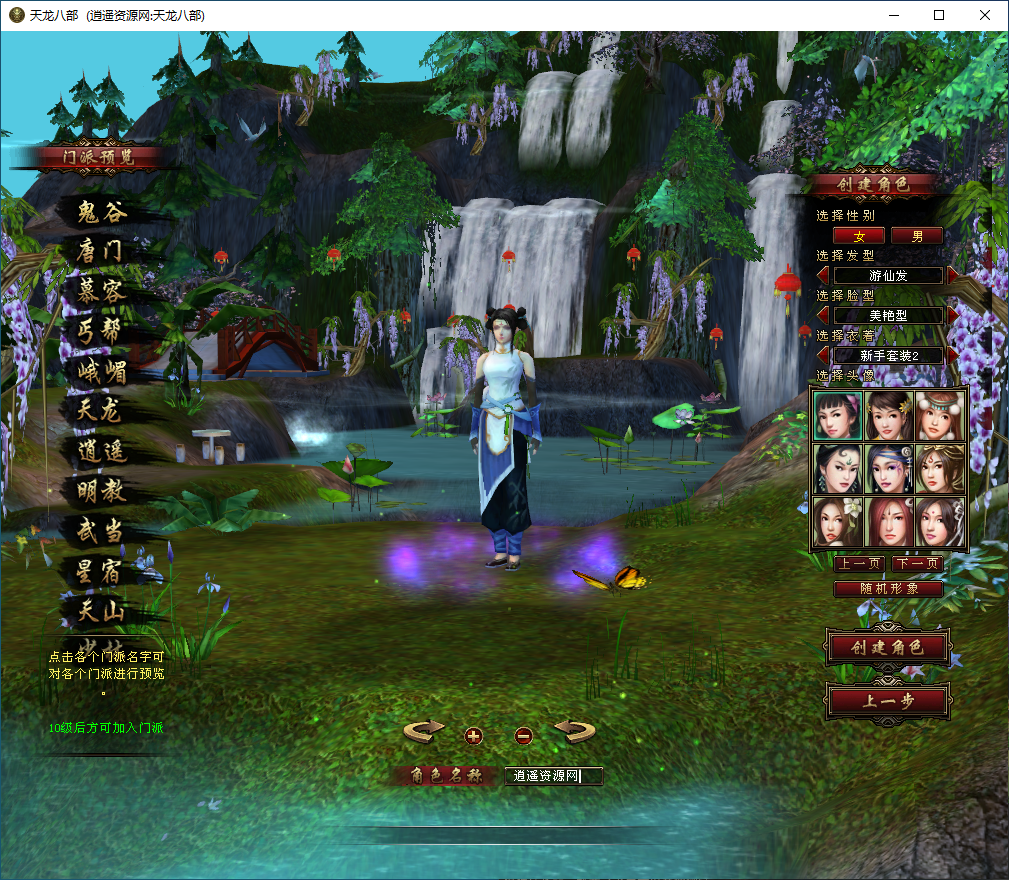Preview the 唐门 sect

99,251
